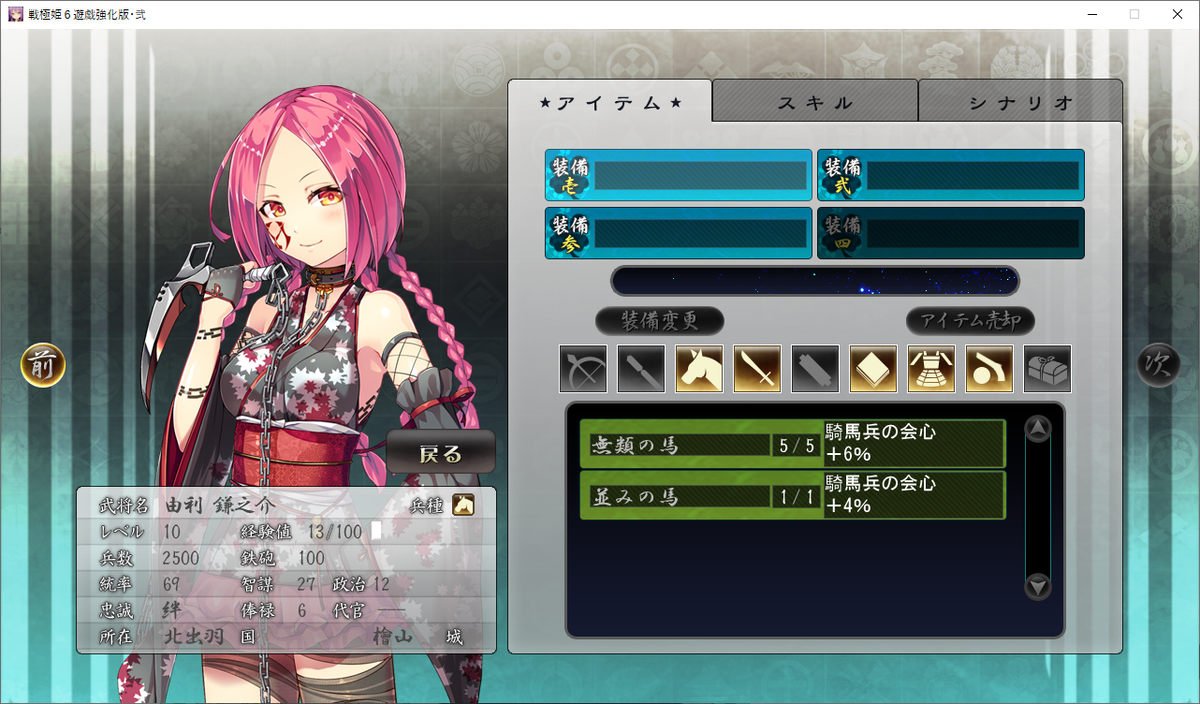Choose the bow item category
The width and height of the screenshot is (1200, 704).
(x=583, y=369)
